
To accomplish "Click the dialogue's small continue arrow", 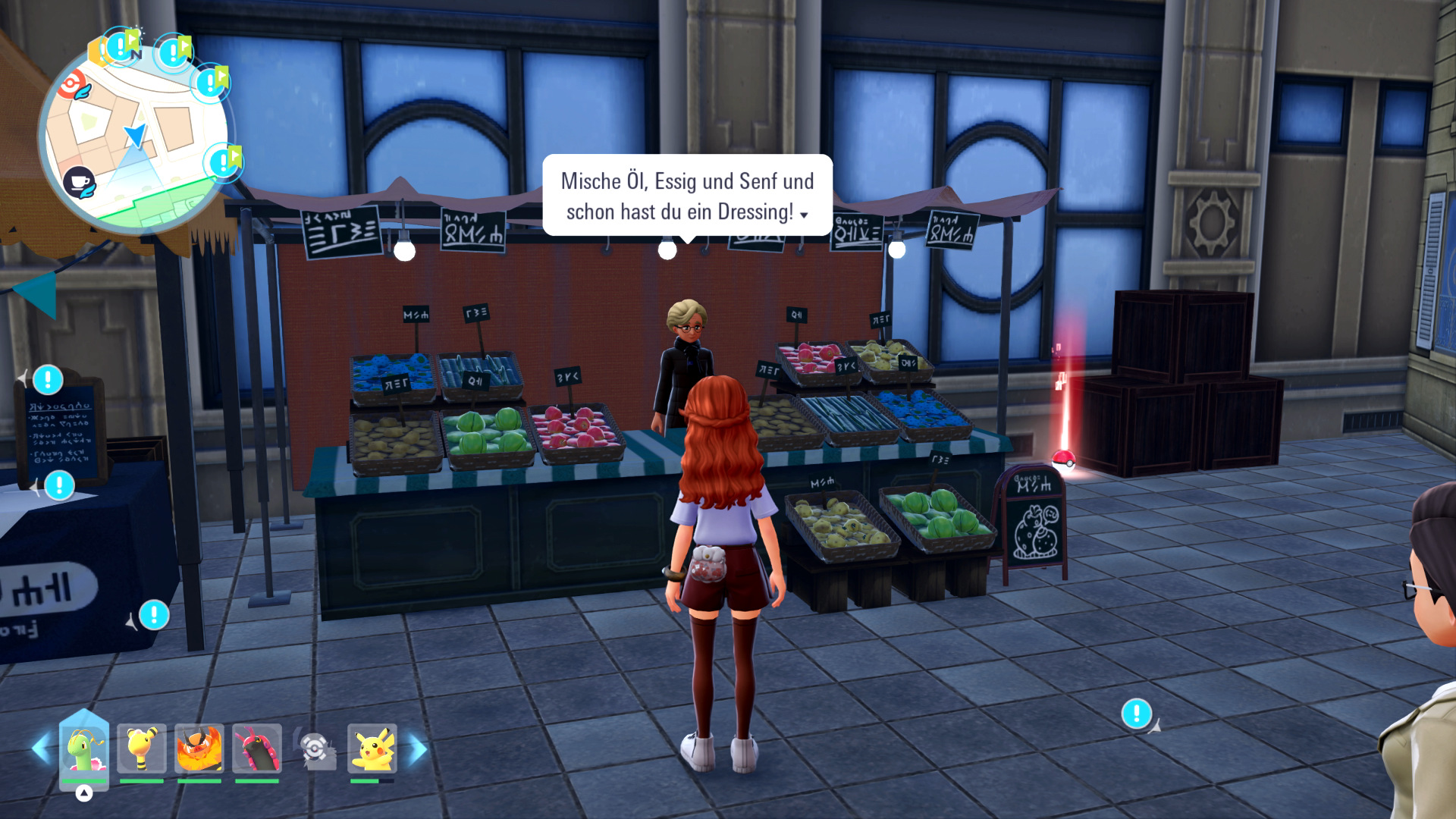I will pos(805,215).
